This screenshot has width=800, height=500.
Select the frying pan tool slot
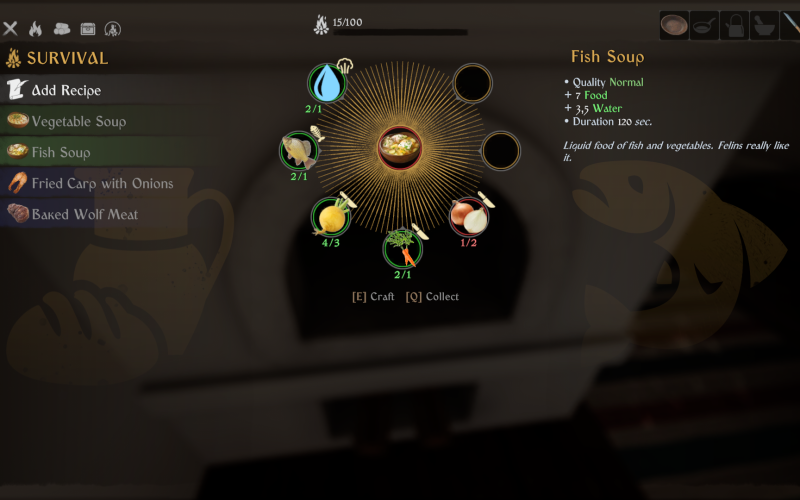point(704,25)
